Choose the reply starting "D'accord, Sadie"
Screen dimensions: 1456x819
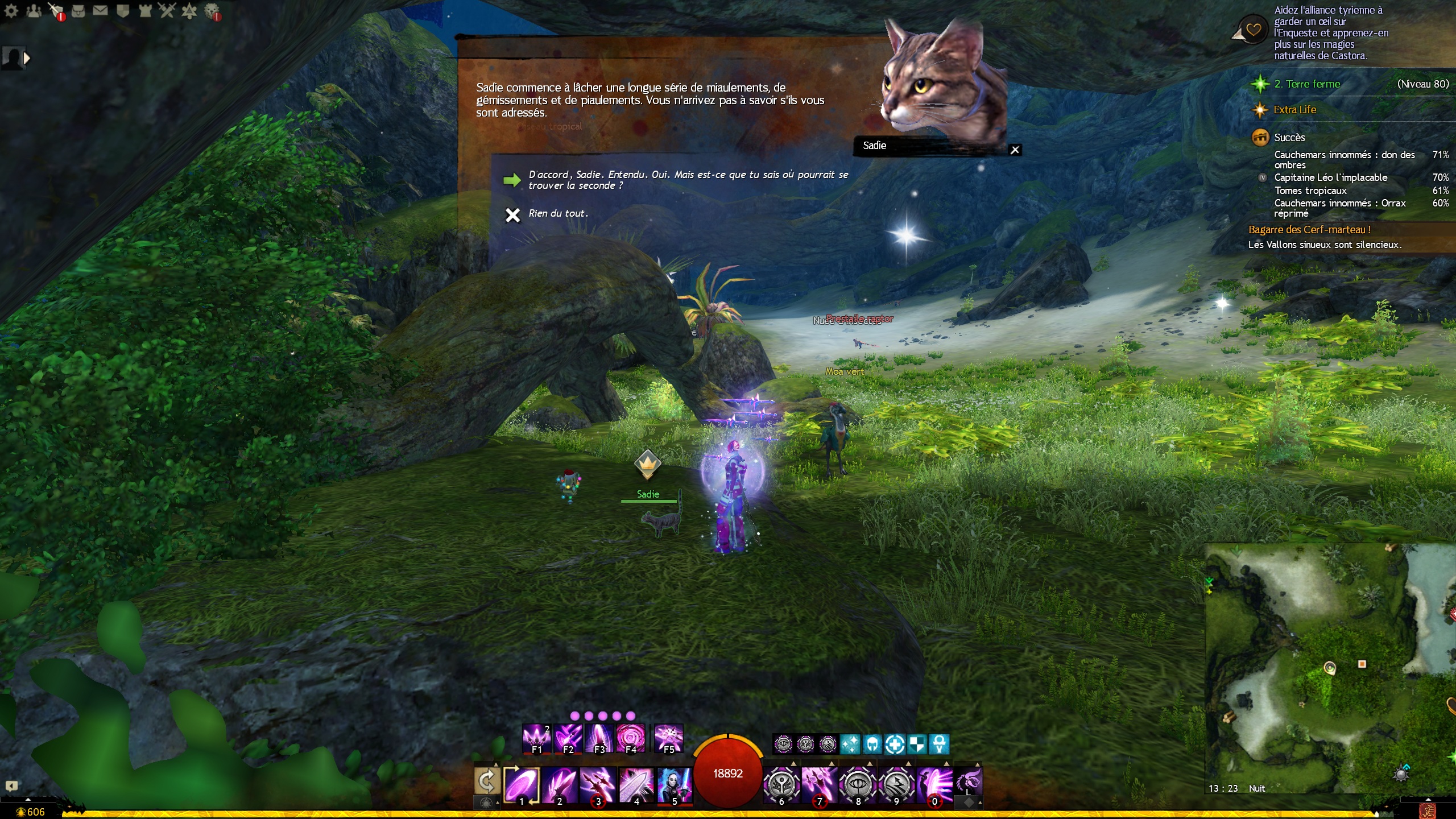(688, 180)
